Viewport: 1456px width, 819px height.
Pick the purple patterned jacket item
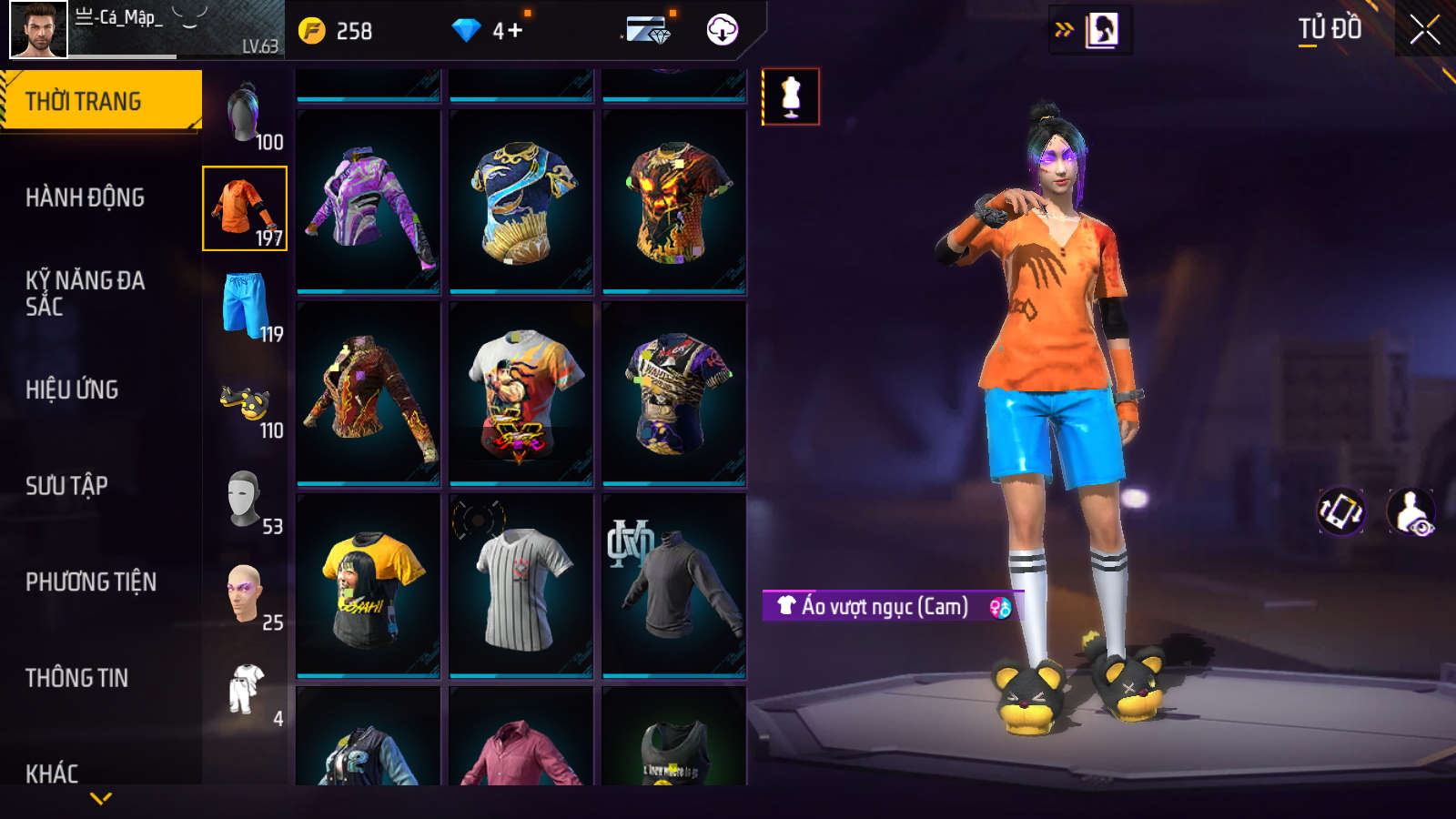click(x=369, y=202)
